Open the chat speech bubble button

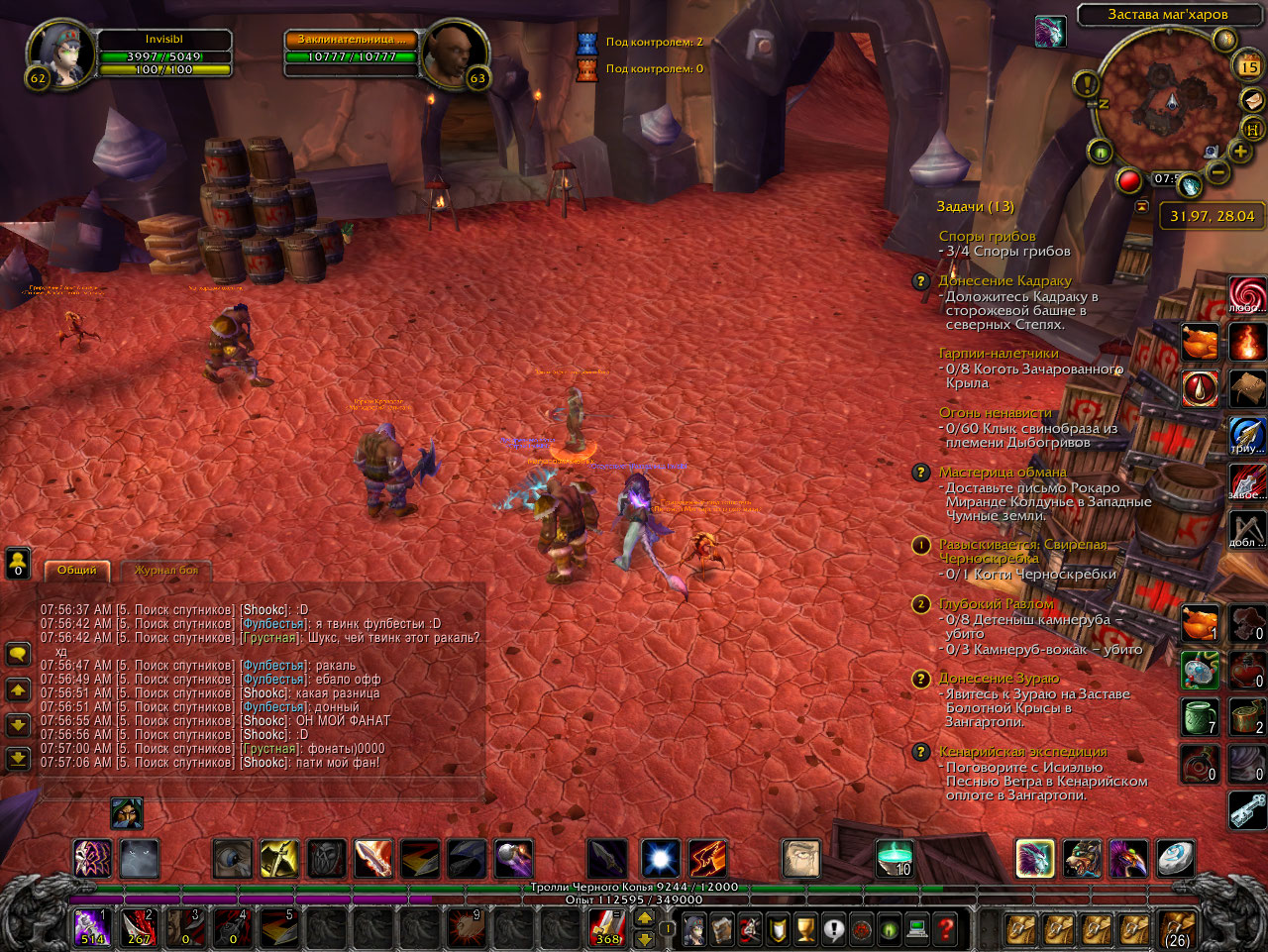pyautogui.click(x=18, y=654)
